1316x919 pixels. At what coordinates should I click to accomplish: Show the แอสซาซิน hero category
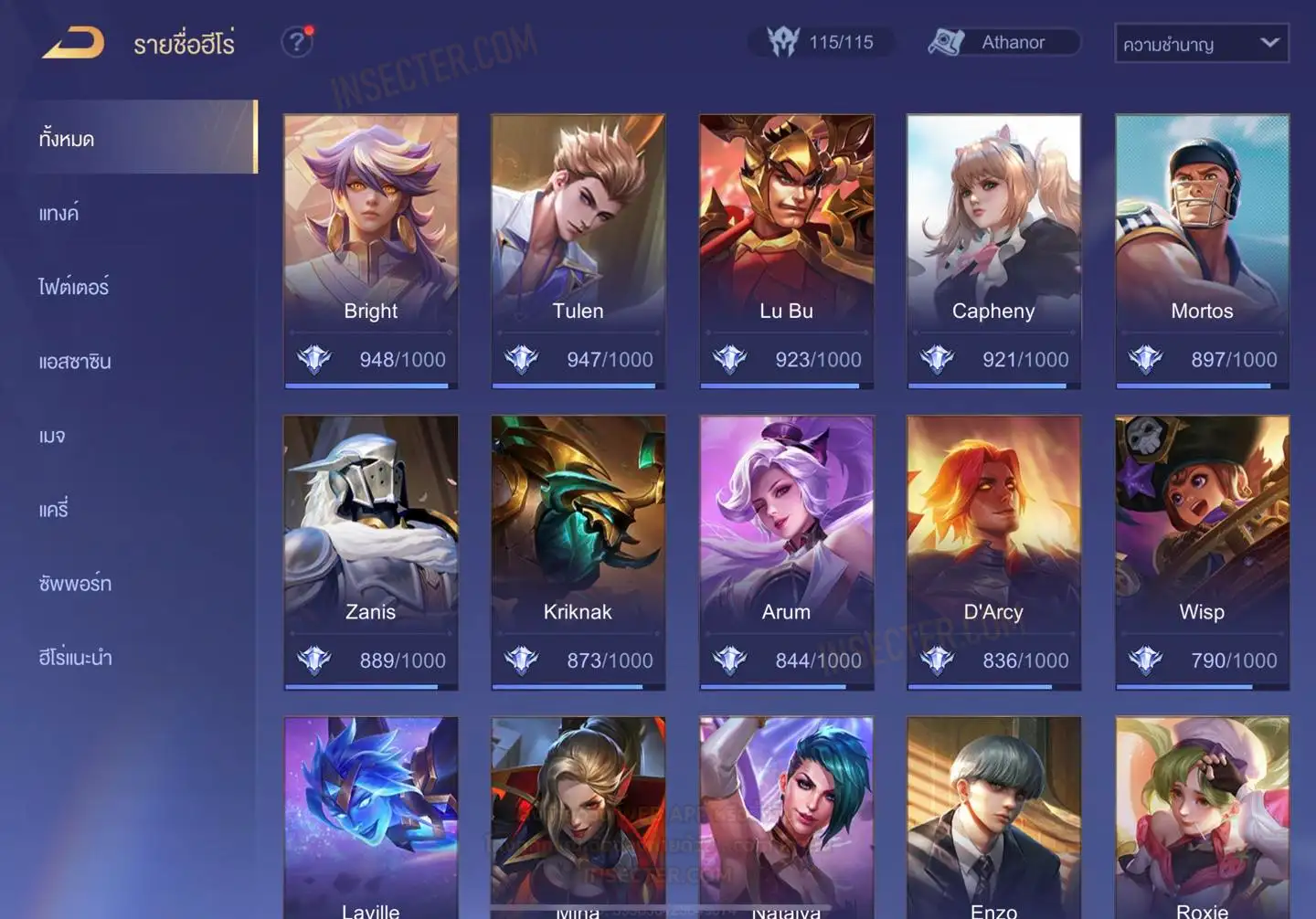point(75,362)
